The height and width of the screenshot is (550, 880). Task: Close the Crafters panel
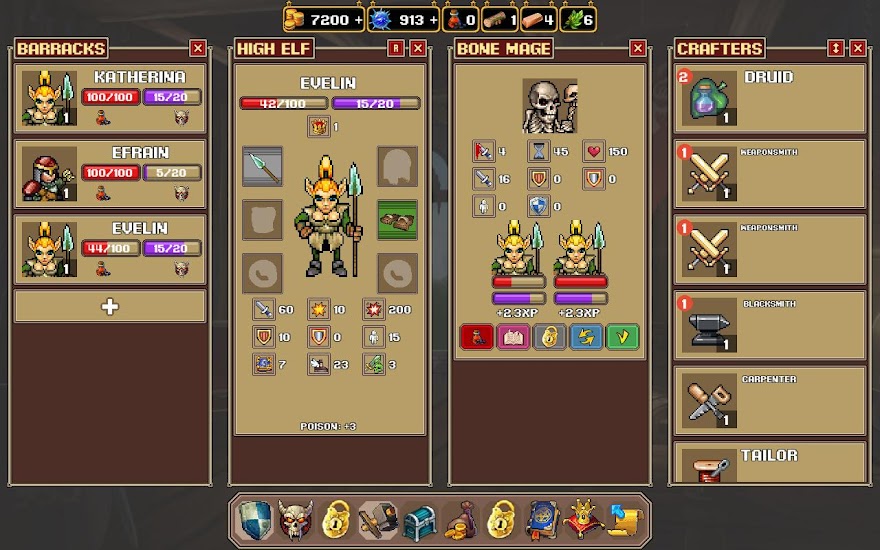(858, 48)
